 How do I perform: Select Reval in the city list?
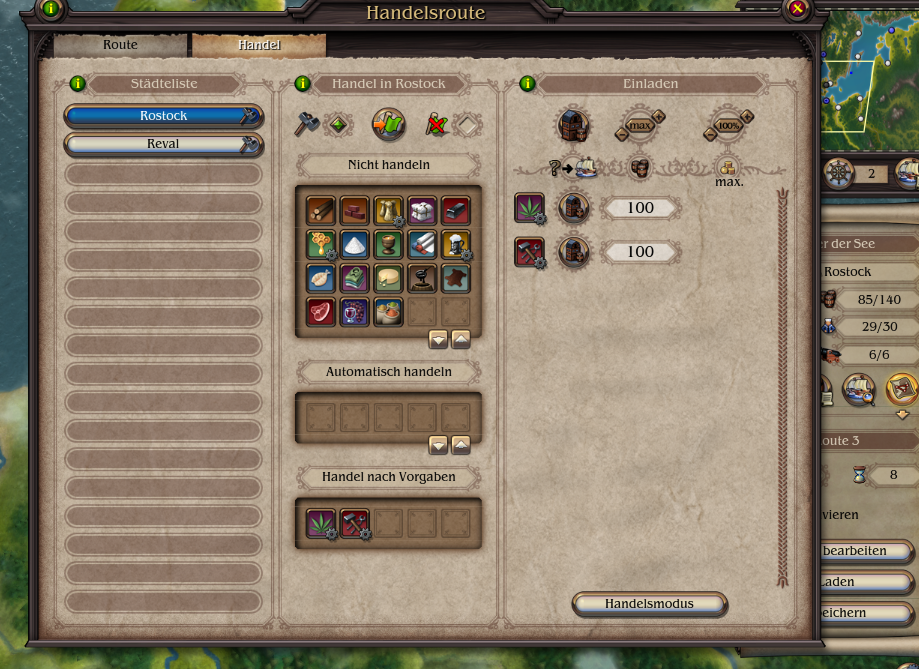tap(163, 144)
